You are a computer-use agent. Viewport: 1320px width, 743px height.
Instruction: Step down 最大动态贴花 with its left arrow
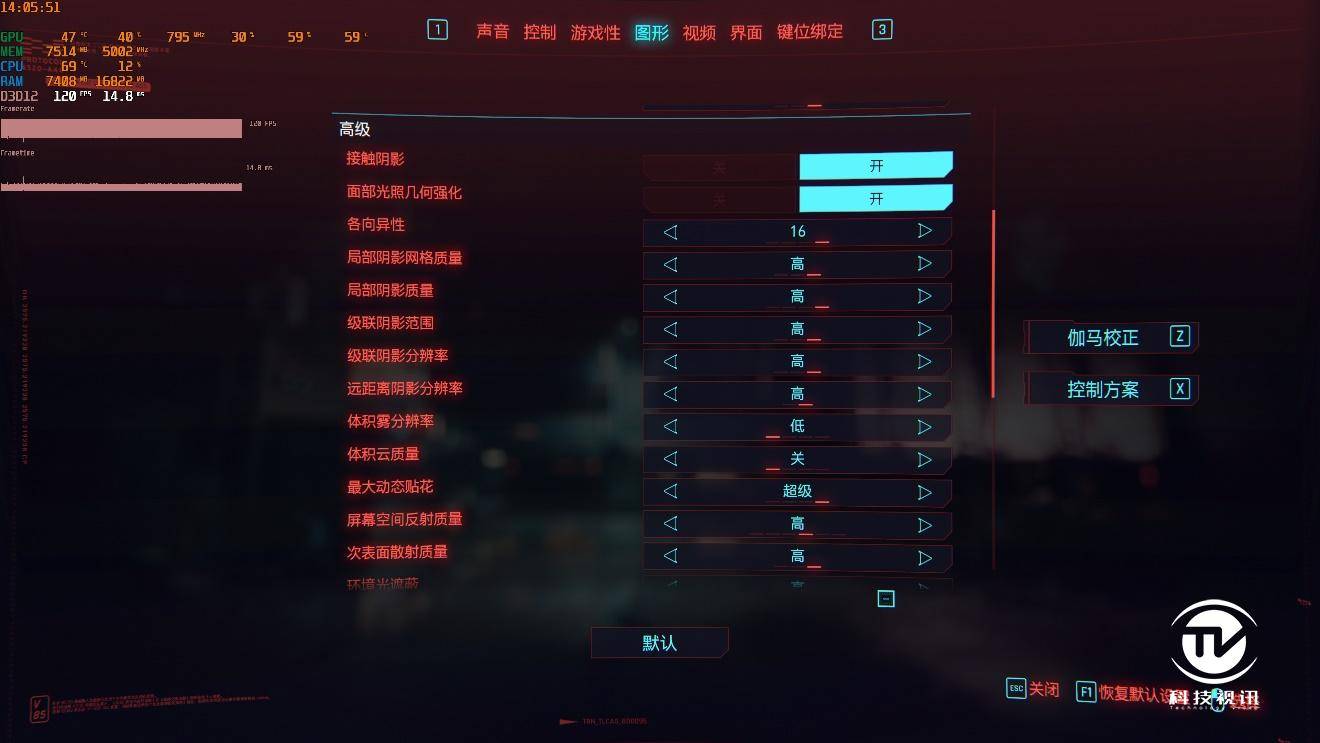670,491
